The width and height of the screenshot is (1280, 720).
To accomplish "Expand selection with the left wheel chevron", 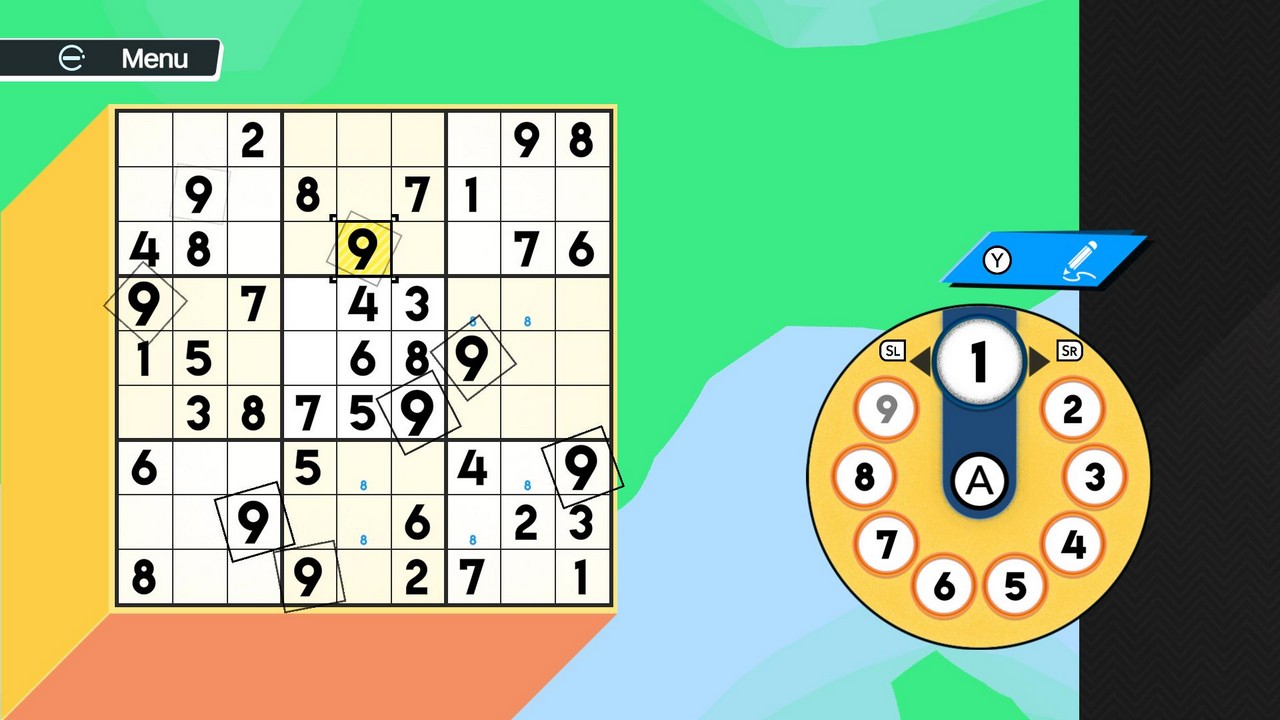I will pyautogui.click(x=925, y=362).
